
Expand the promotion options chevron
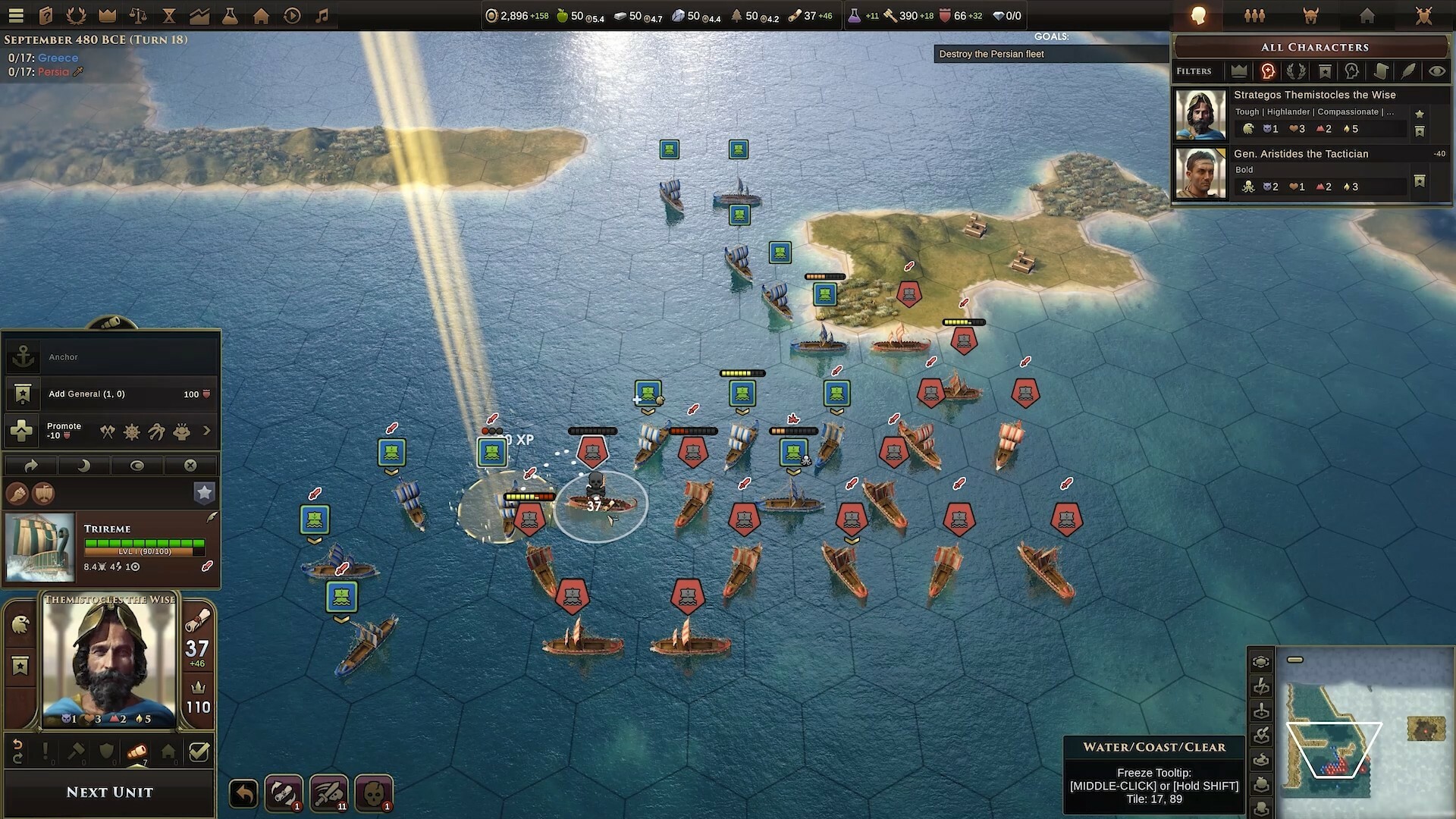click(207, 430)
